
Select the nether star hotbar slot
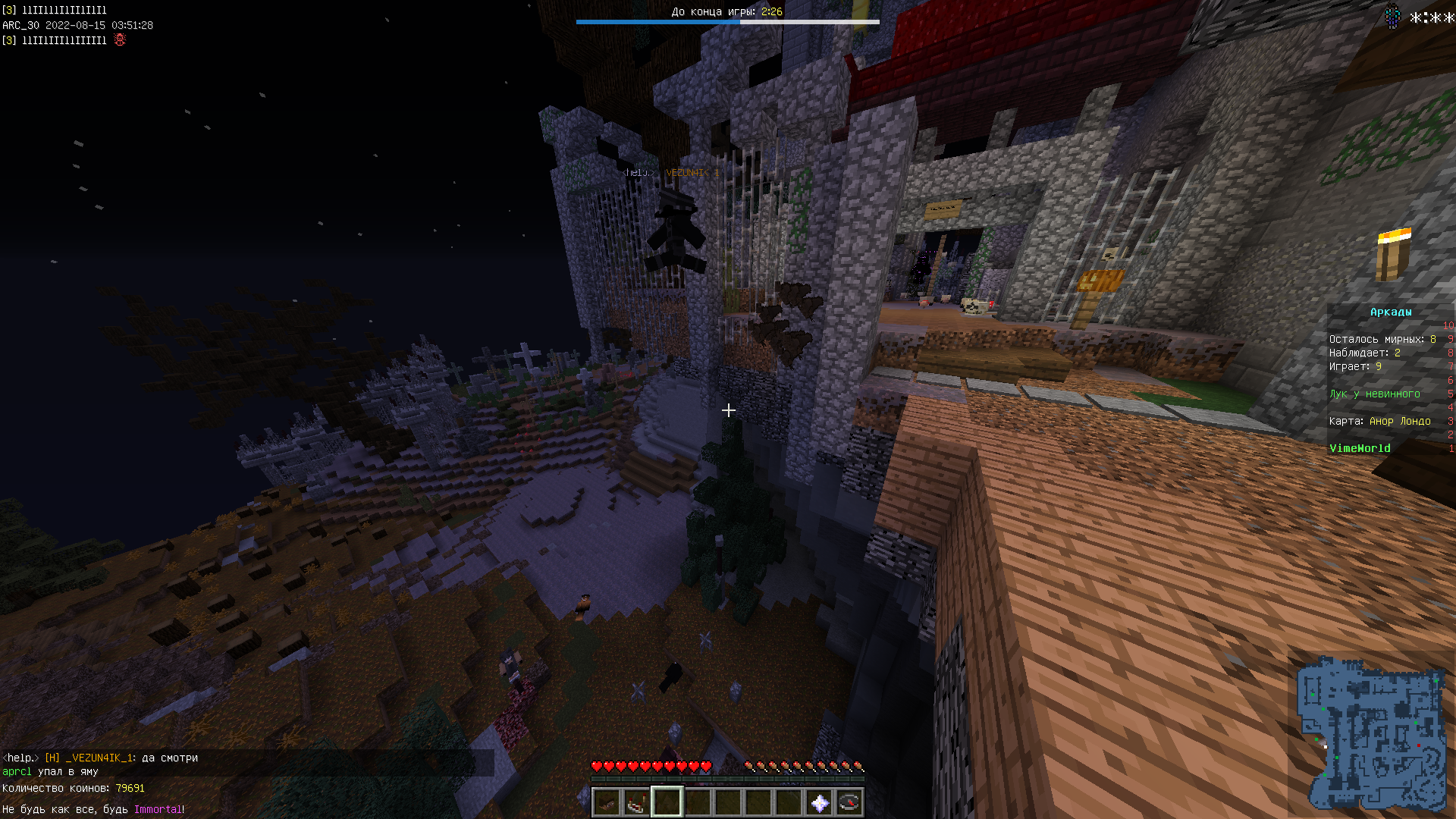pos(819,802)
